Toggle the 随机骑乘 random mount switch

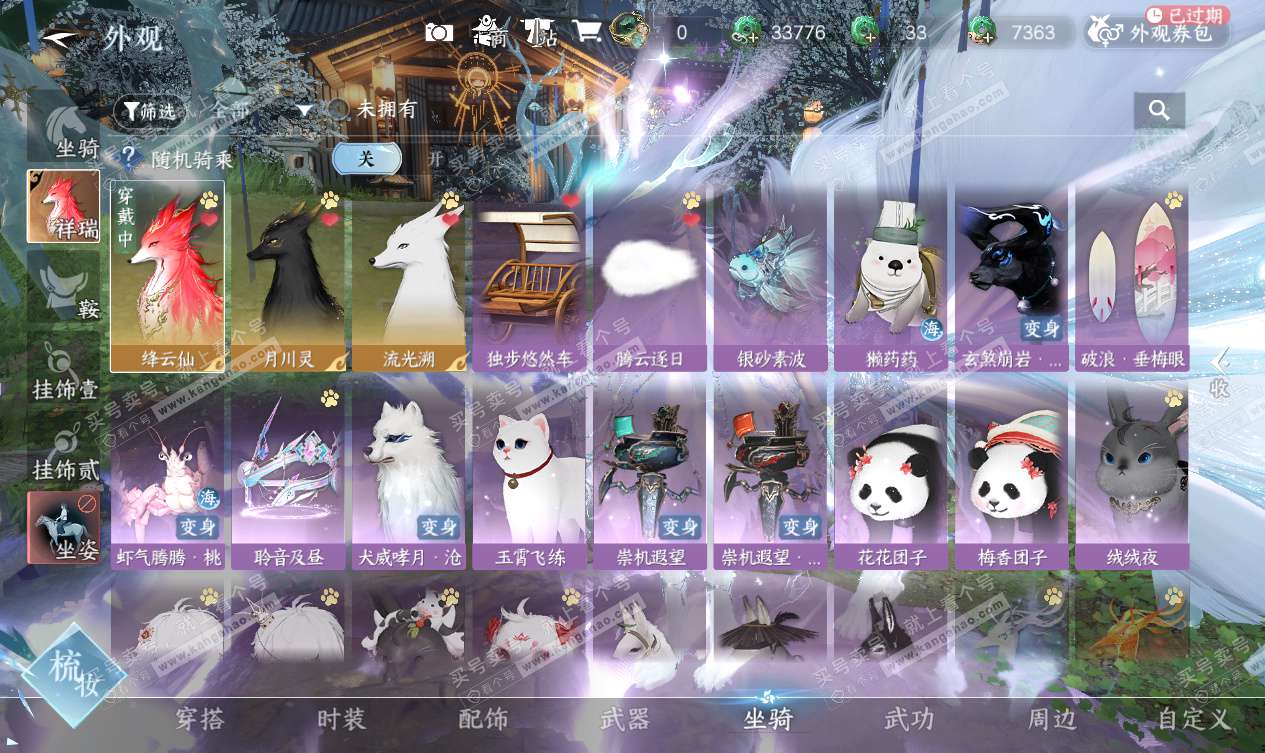click(x=367, y=158)
